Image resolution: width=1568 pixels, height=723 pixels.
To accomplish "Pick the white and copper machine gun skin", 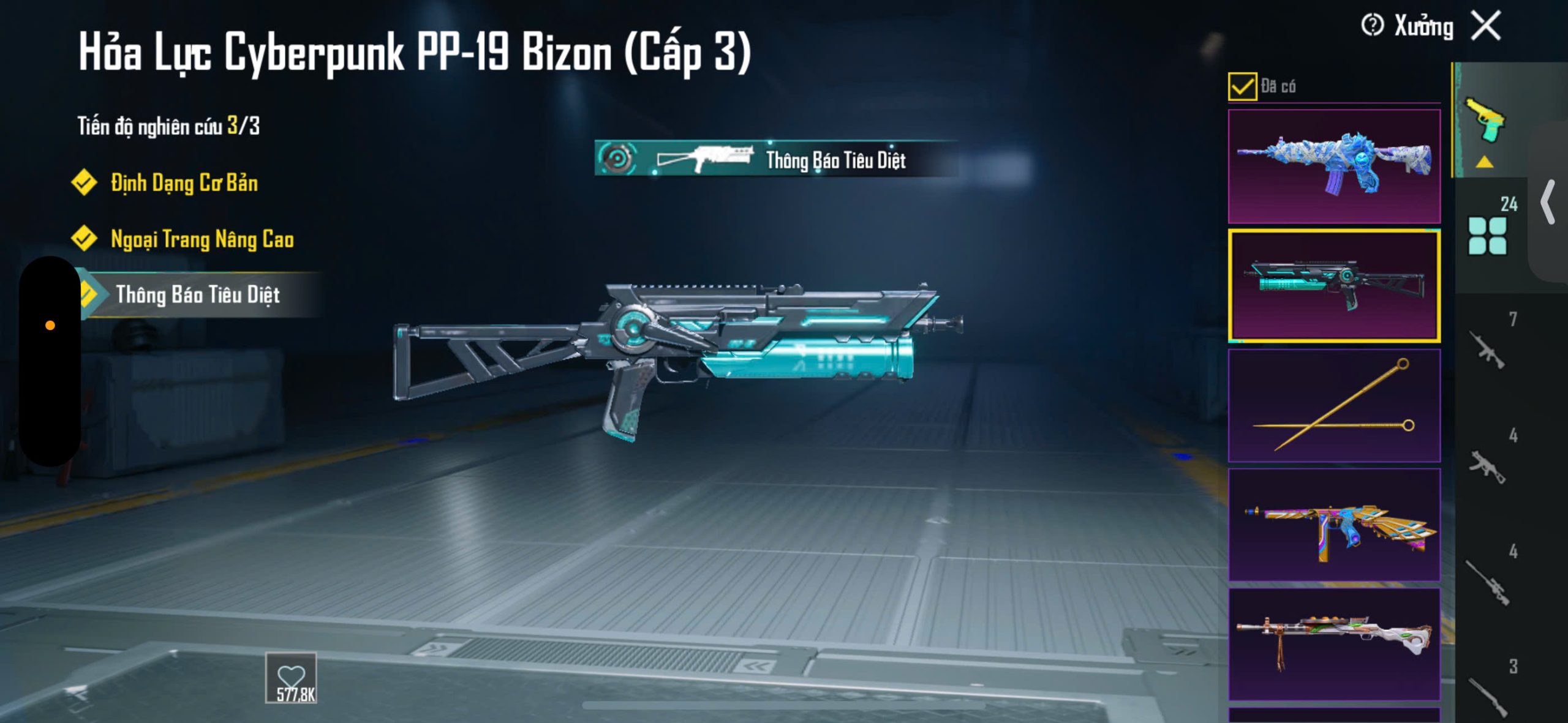I will tap(1334, 643).
